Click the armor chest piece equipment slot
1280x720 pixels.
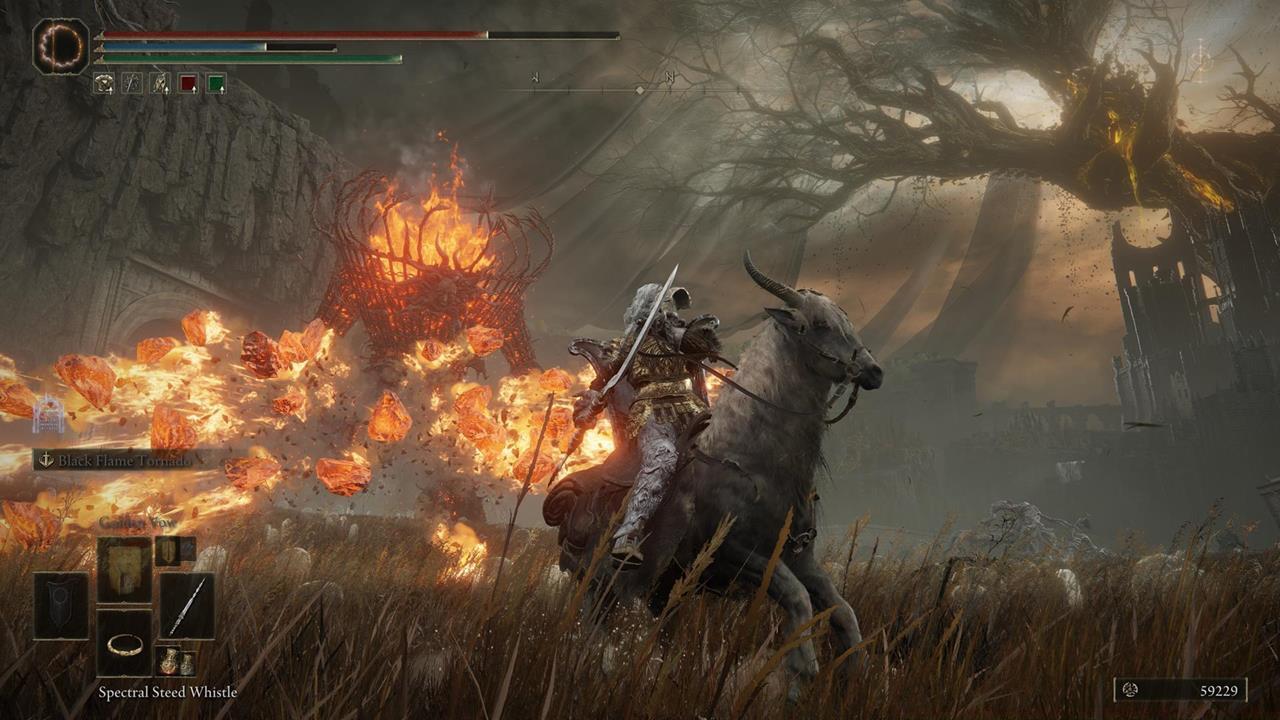(x=125, y=566)
